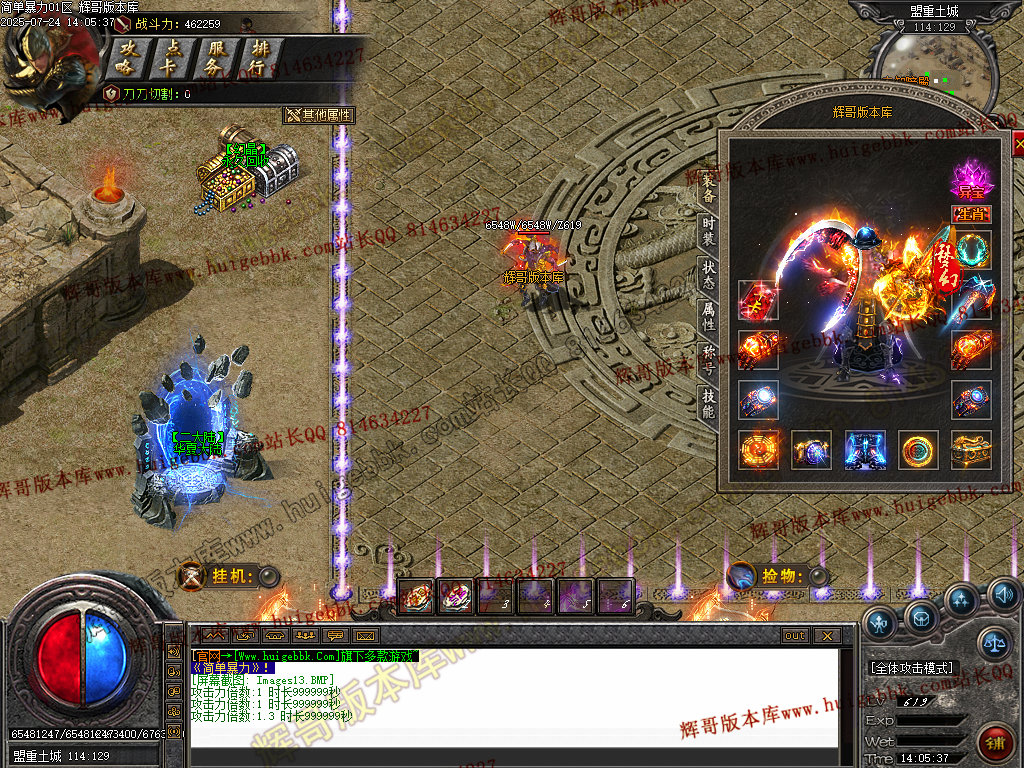Close the character equipment panel

tap(1019, 146)
